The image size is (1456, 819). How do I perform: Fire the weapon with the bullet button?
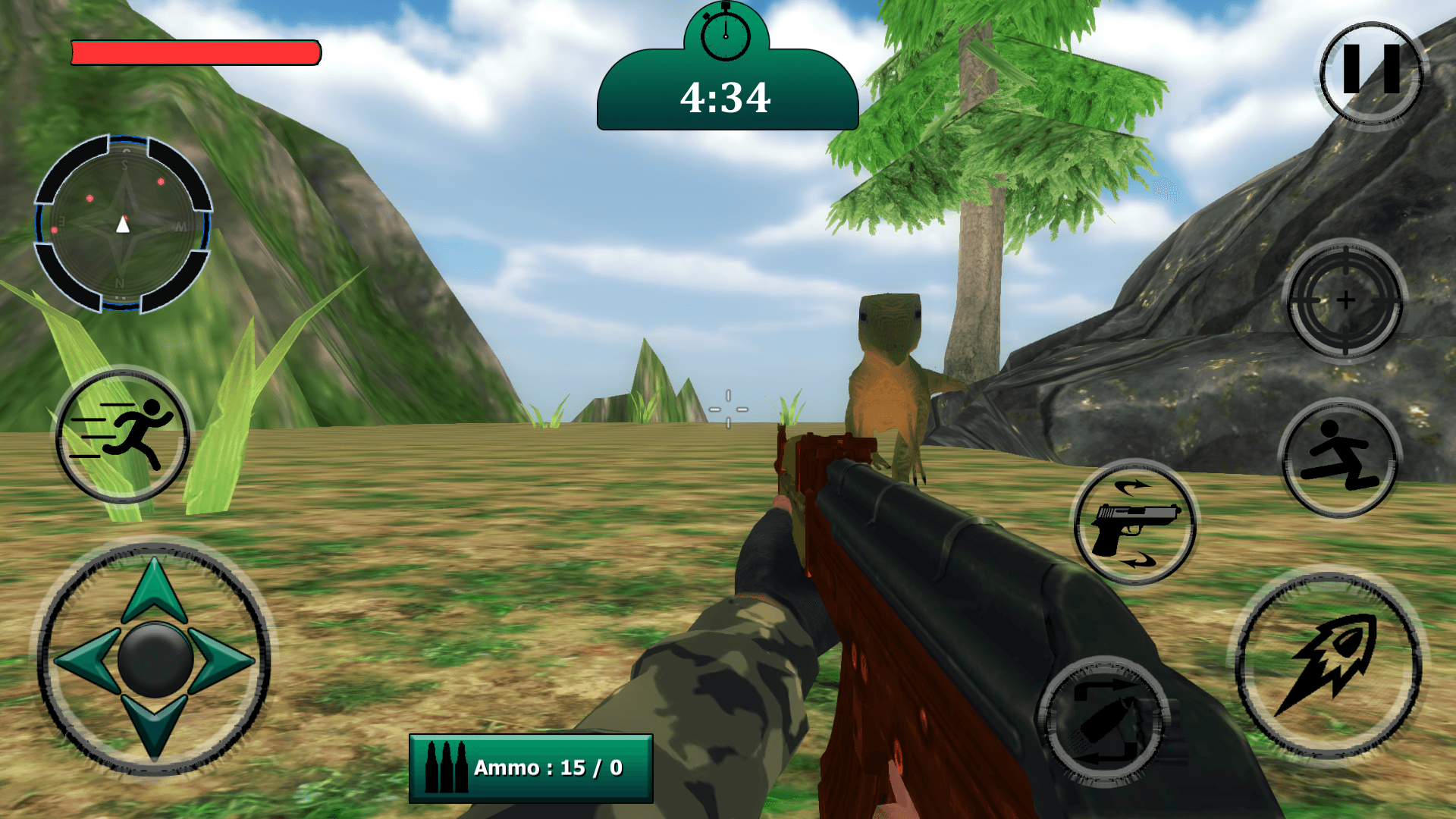pyautogui.click(x=1329, y=665)
